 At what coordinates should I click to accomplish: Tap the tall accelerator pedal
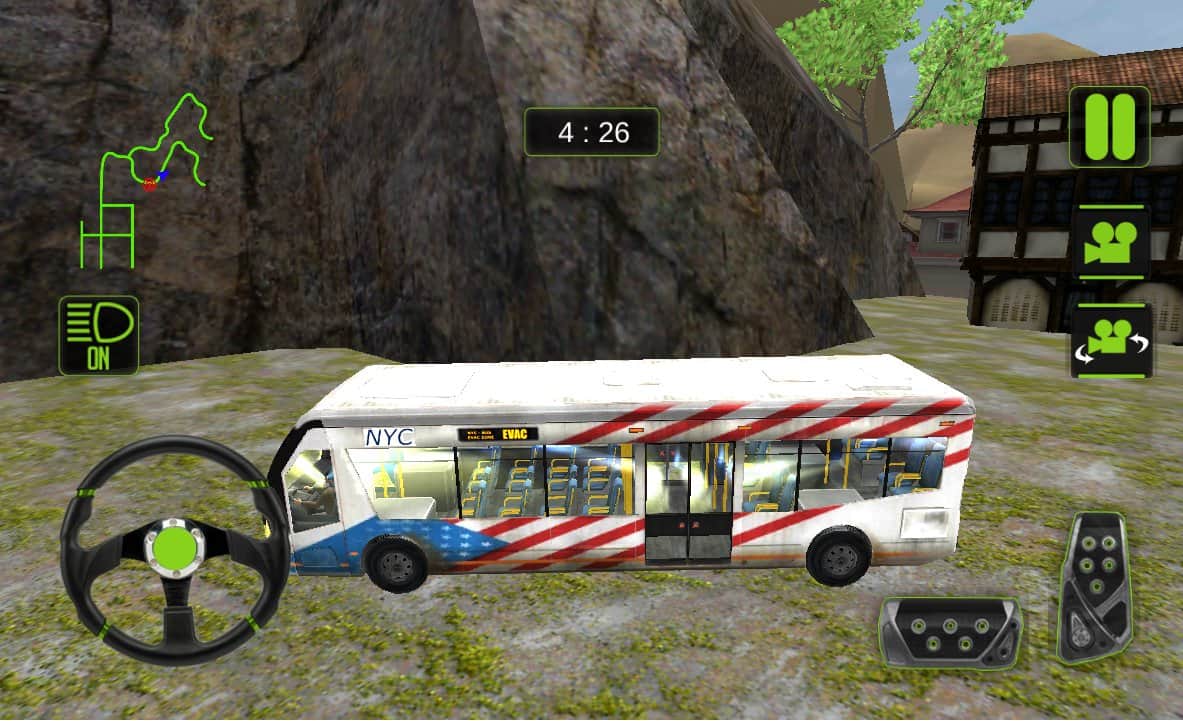(1094, 586)
